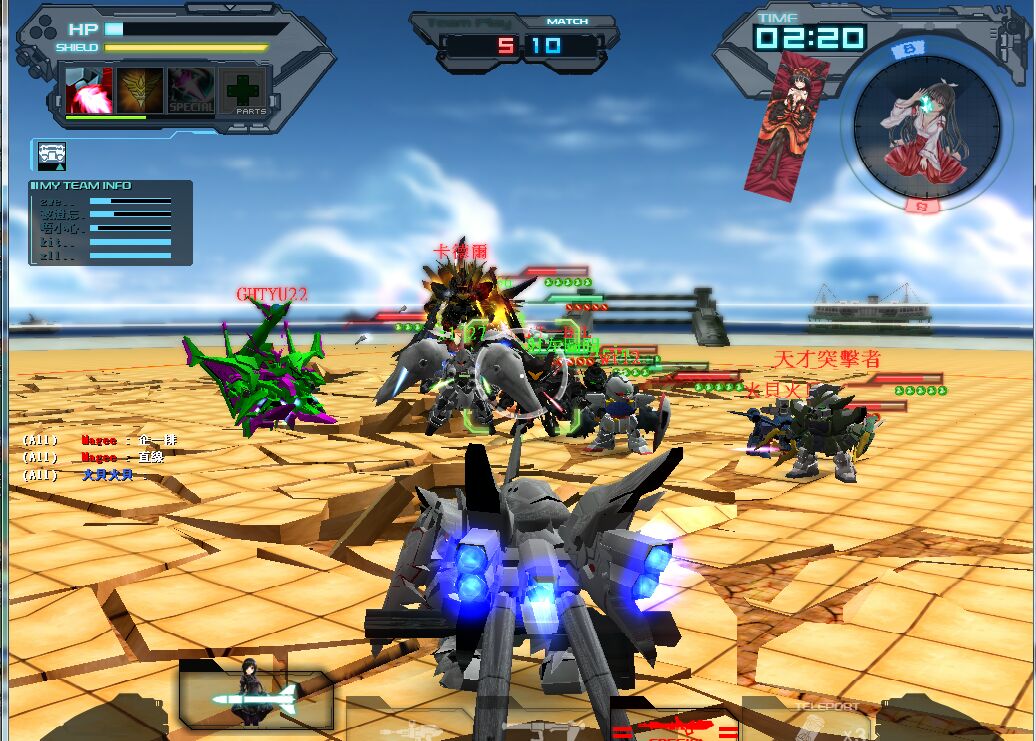Open the green cross PARTS slot
Screen dimensions: 1036x741
(243, 91)
